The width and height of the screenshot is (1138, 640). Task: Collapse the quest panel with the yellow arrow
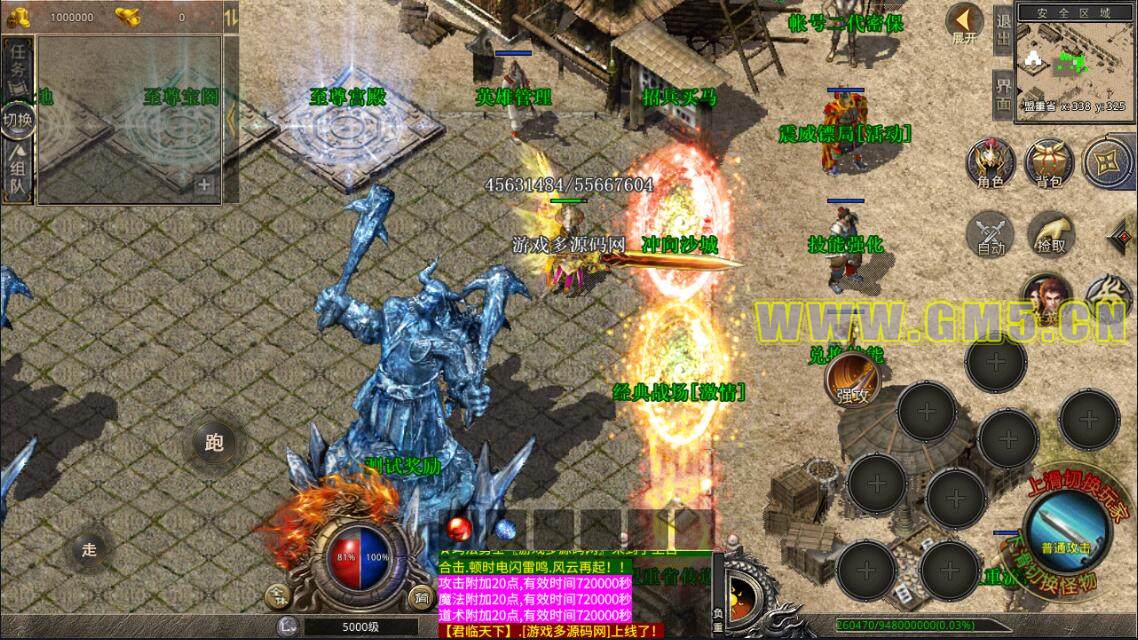[231, 119]
